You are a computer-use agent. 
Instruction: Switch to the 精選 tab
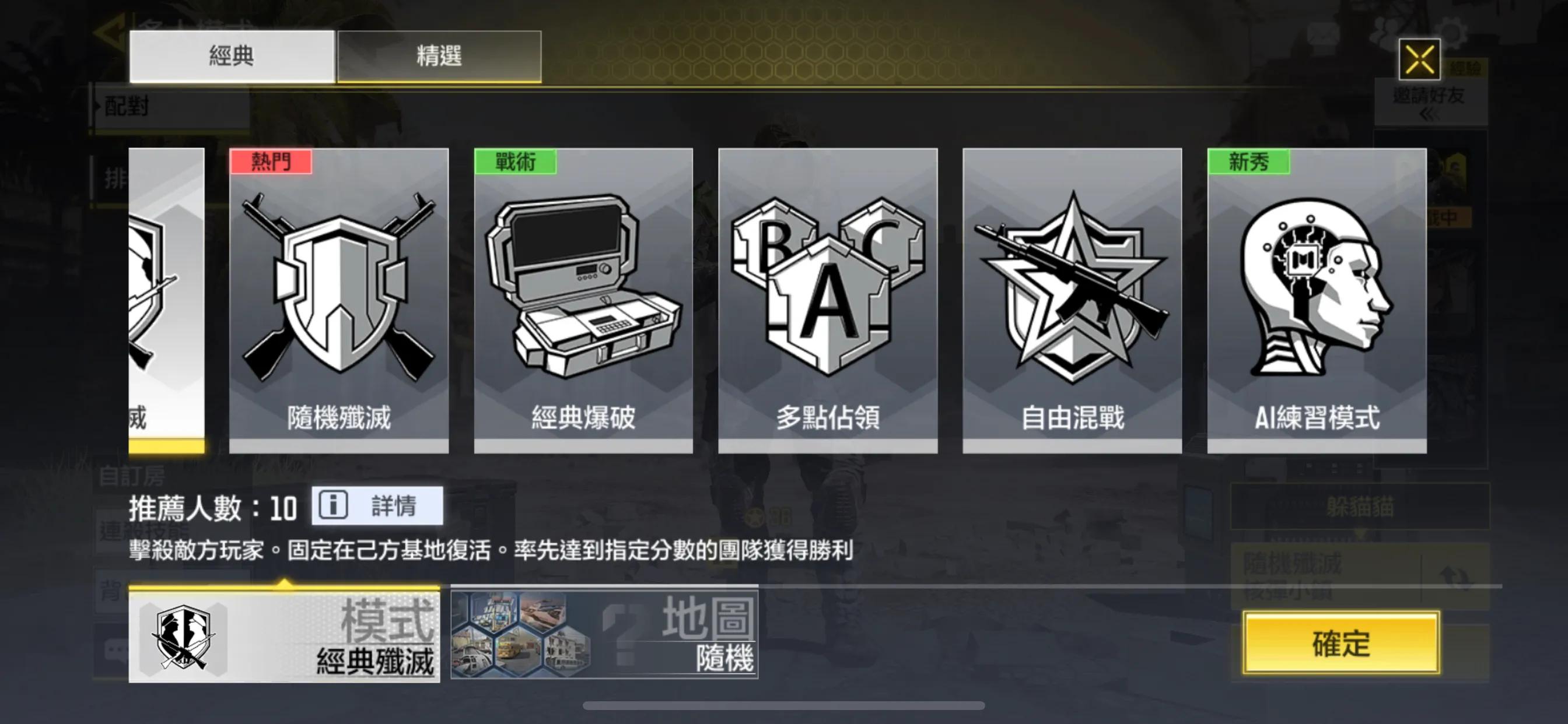(x=439, y=56)
